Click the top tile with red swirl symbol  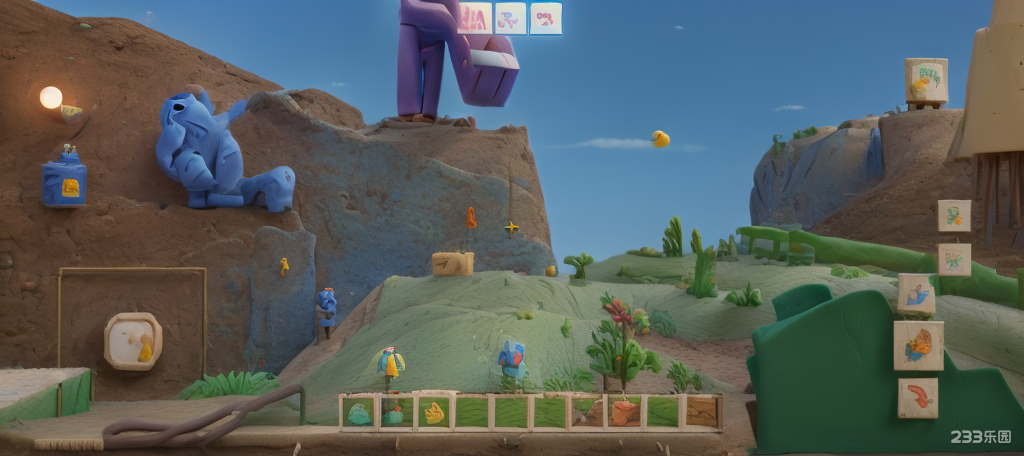(x=546, y=18)
